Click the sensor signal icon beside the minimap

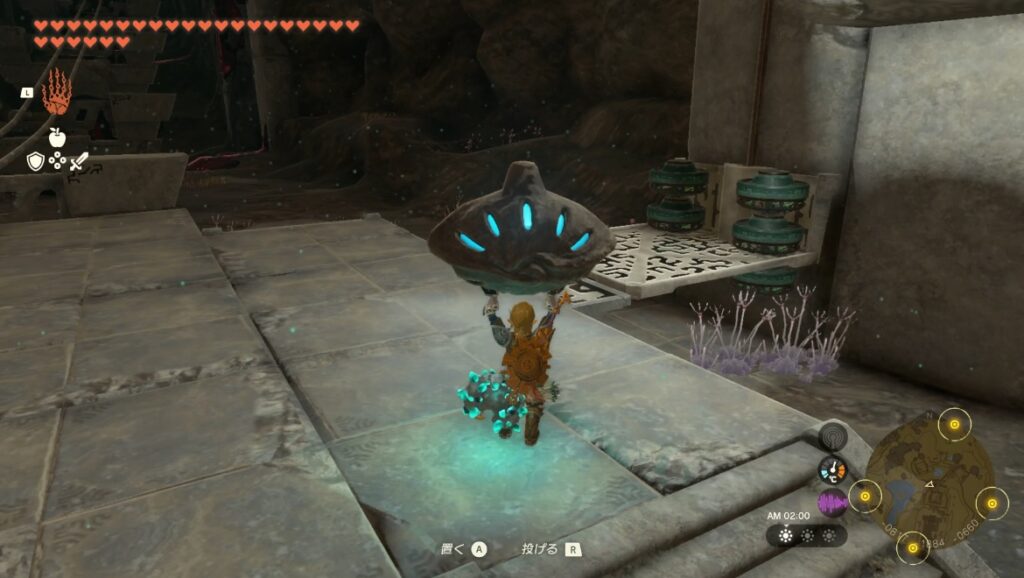tap(832, 436)
